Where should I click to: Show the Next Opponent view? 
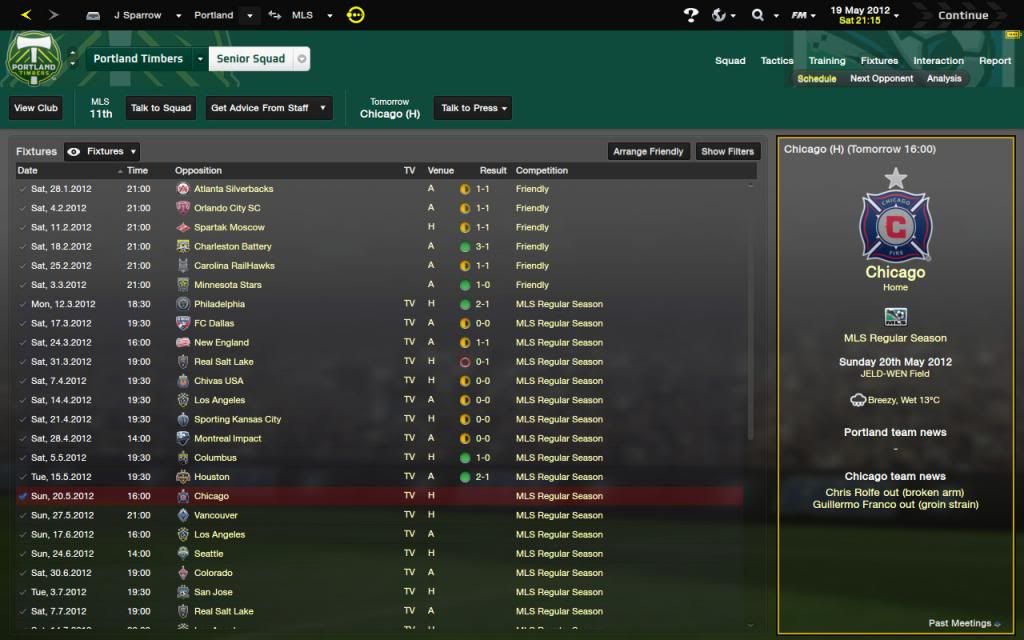point(881,79)
